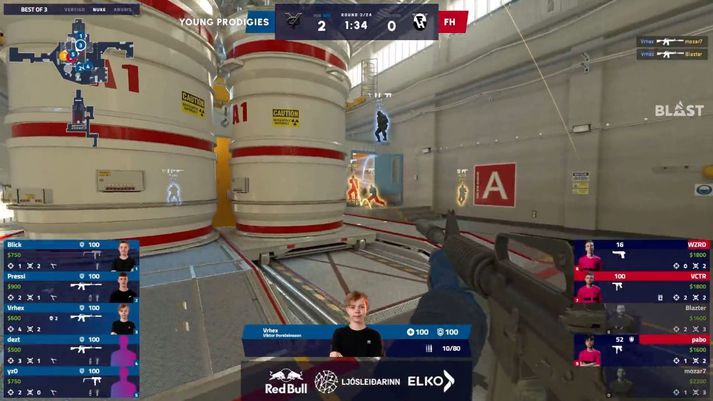Screen dimensions: 713x401
Task: Click the spectated player Vrhex webcam panel
Action: click(356, 340)
